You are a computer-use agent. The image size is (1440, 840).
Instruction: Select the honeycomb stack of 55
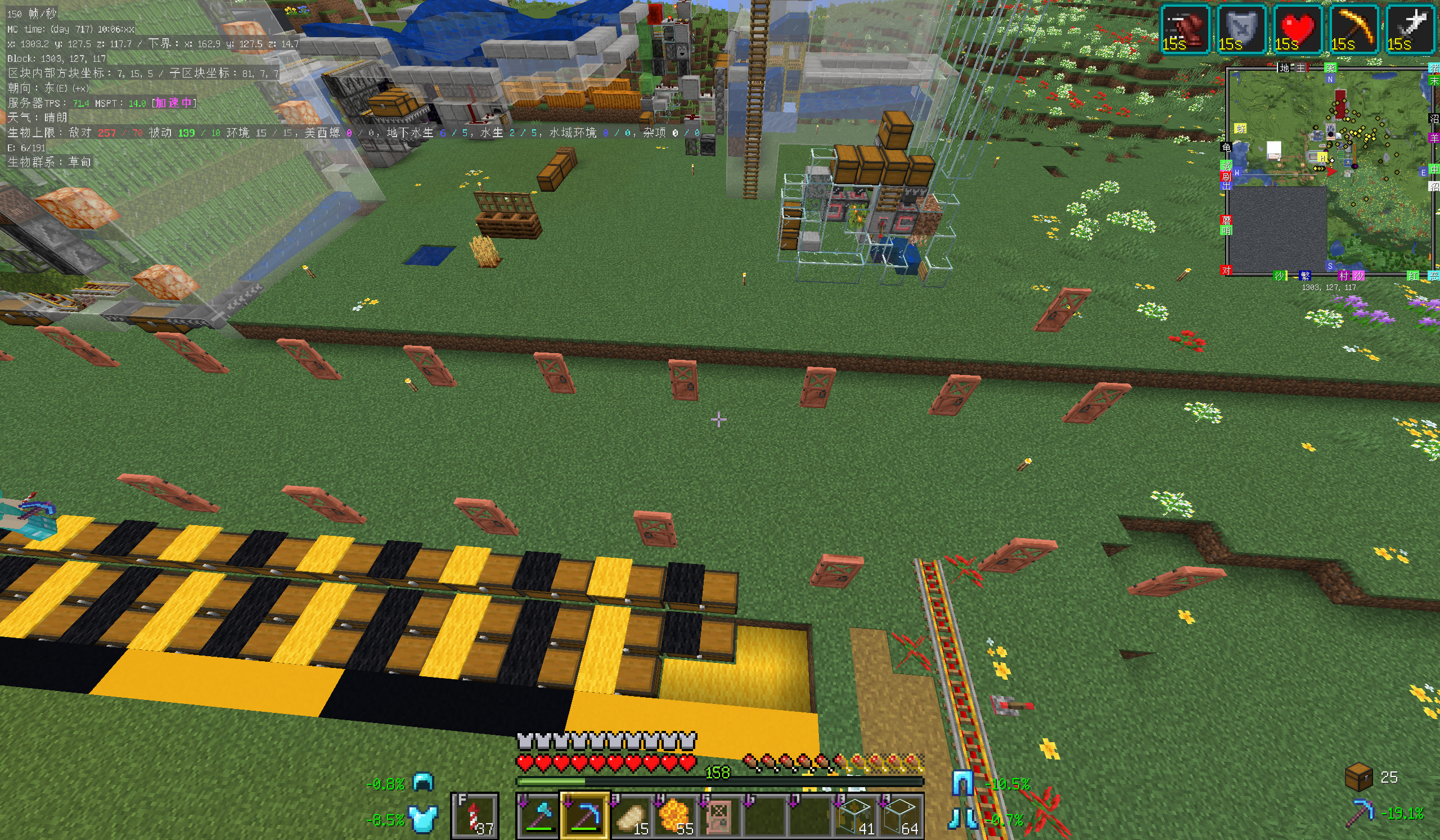[x=675, y=815]
